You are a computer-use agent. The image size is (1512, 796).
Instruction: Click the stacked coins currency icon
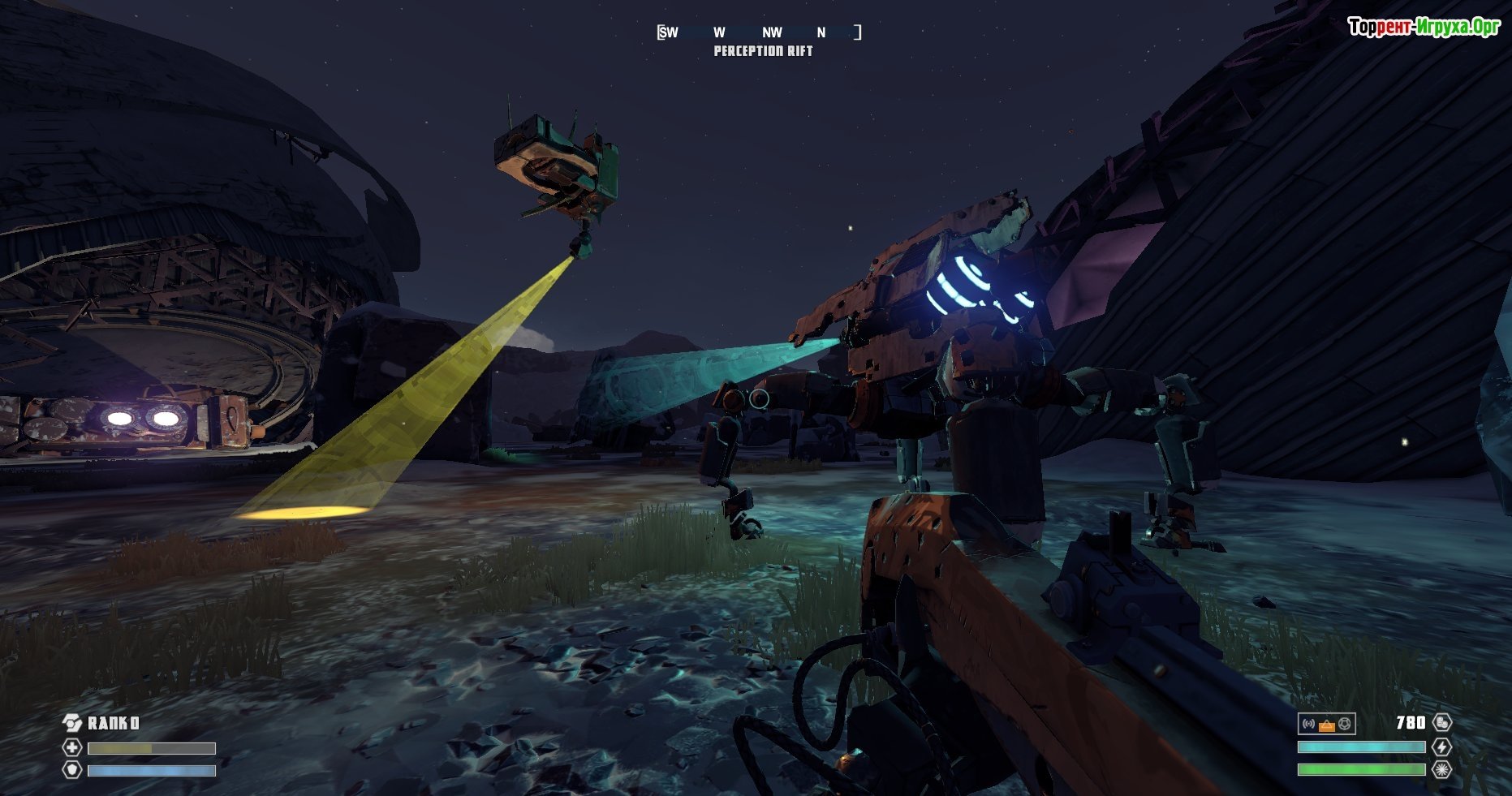click(1442, 723)
